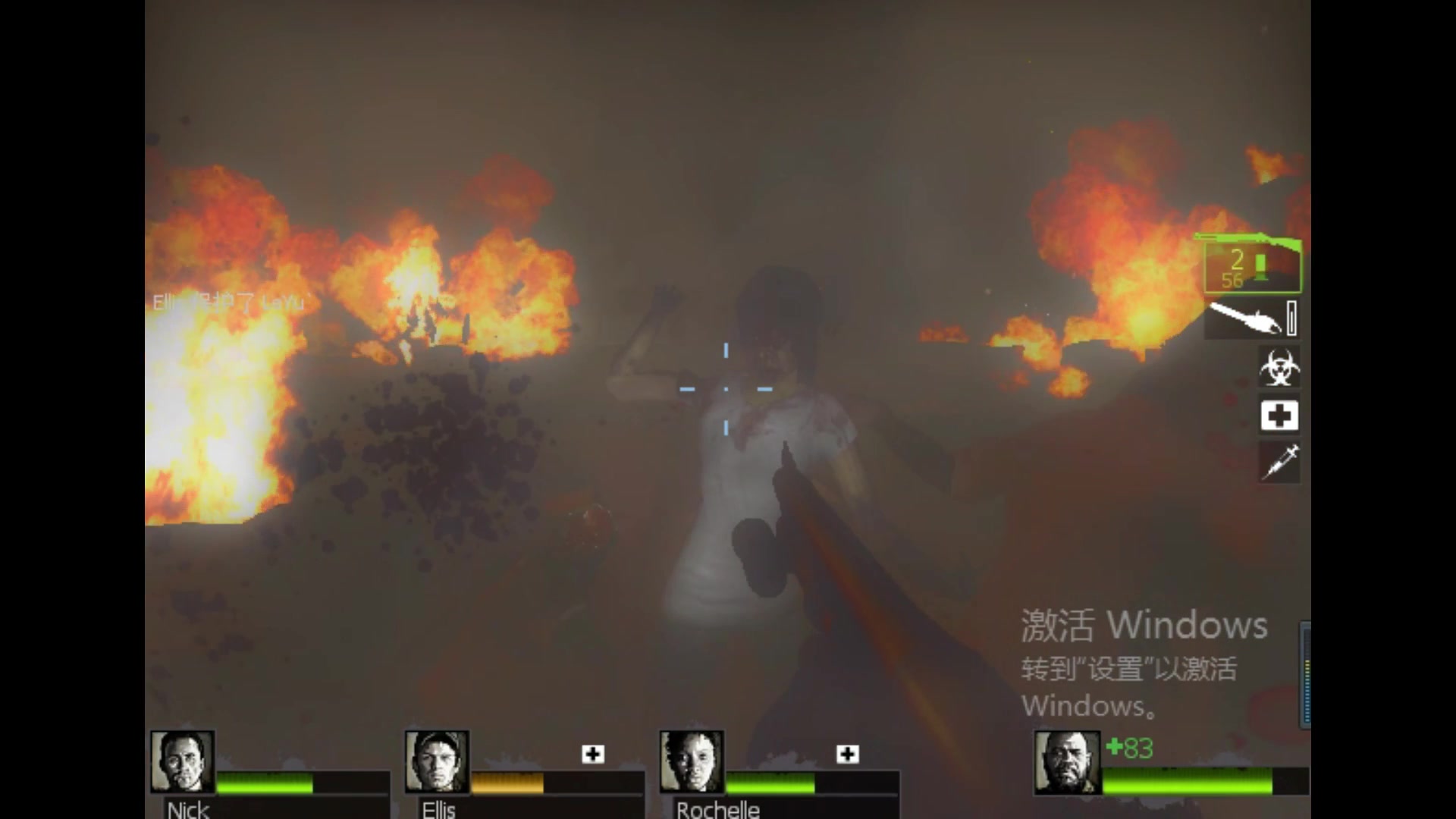The width and height of the screenshot is (1456, 819).
Task: Click the white cross on the medkit slot
Action: click(1279, 415)
